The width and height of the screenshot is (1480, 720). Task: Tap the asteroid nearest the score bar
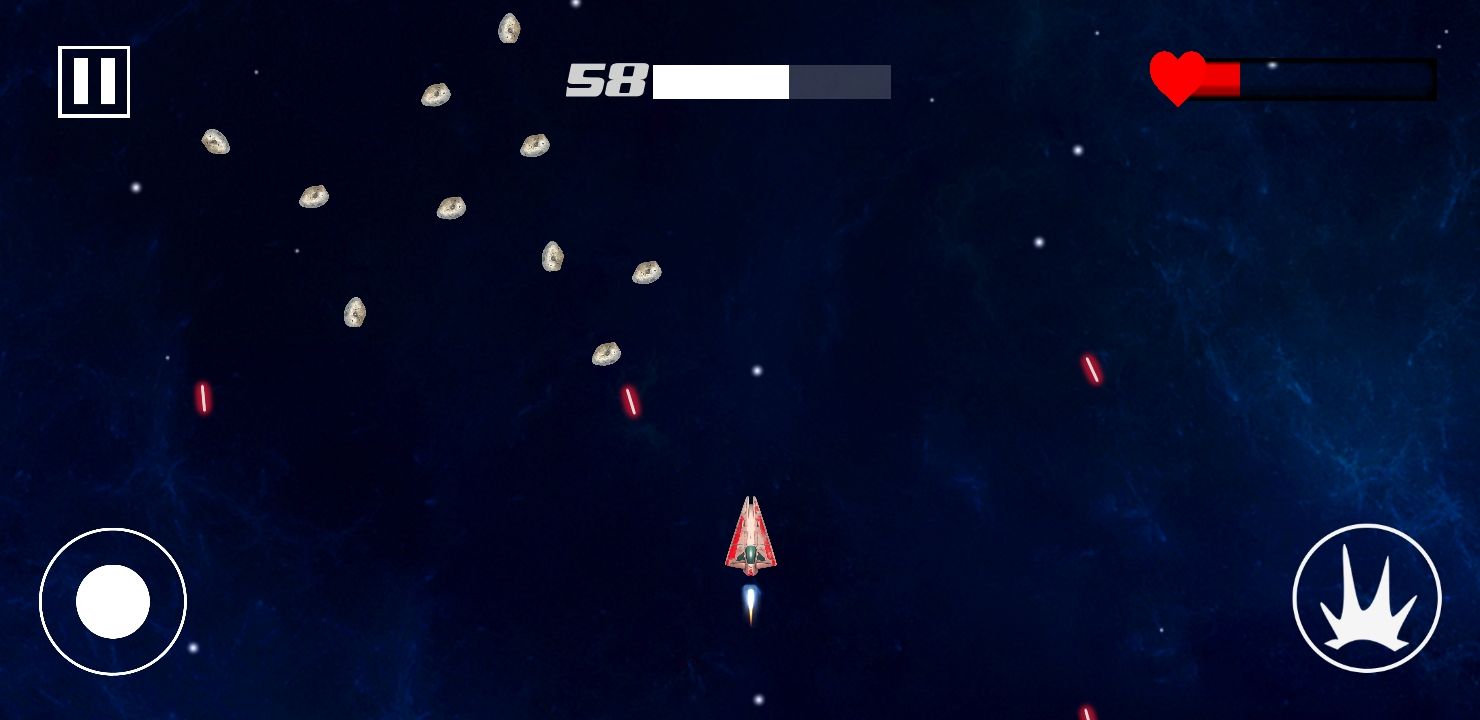click(x=532, y=145)
